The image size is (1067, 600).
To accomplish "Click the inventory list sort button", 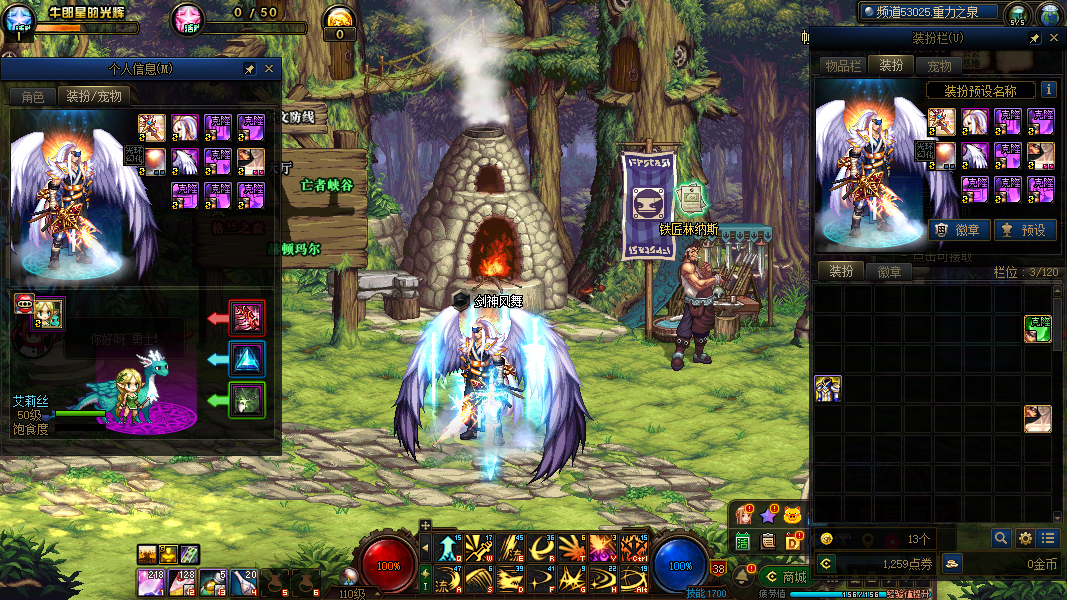I will click(1046, 538).
